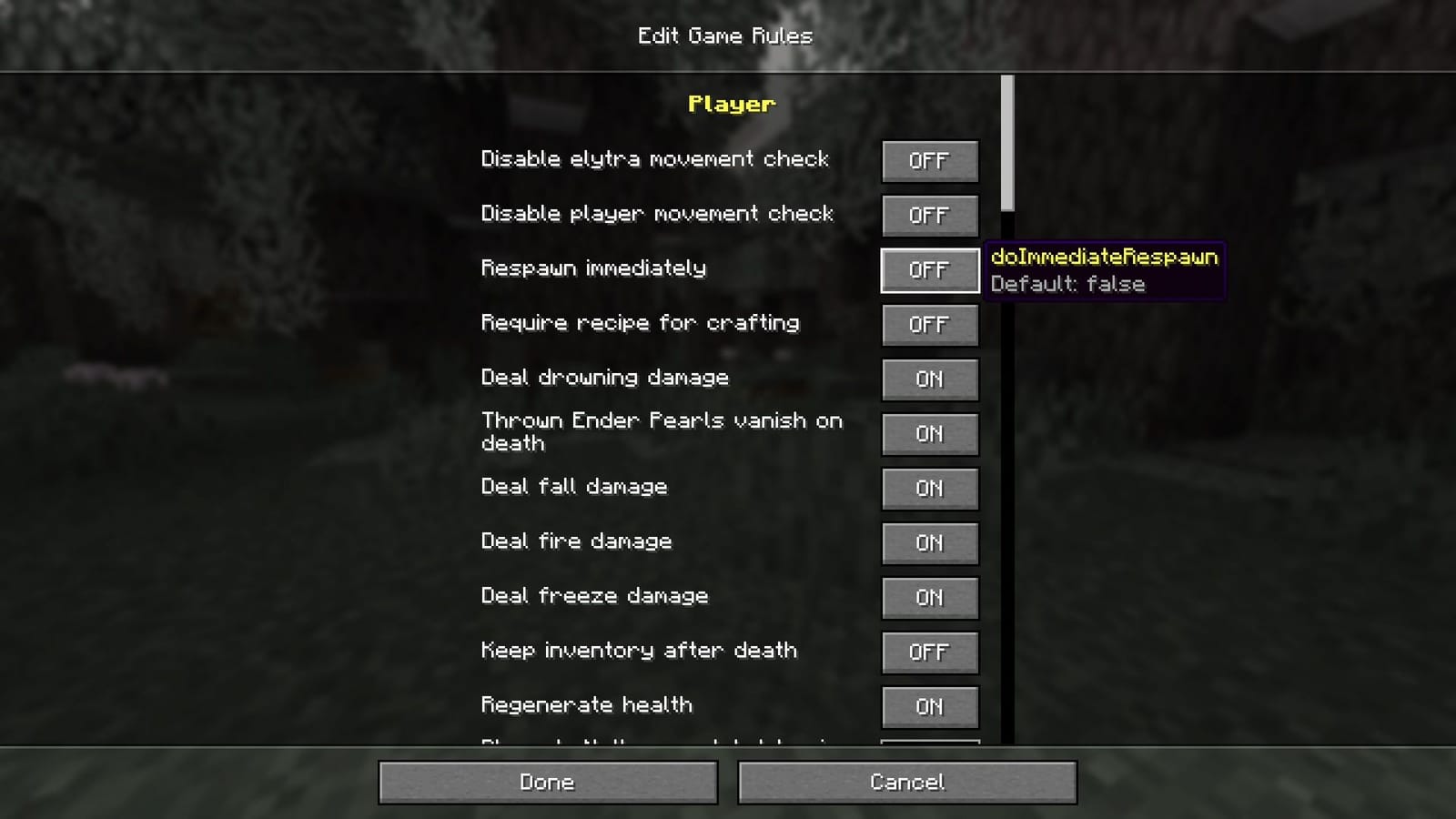This screenshot has height=819, width=1456.
Task: Enable Require recipe for crafting
Action: pyautogui.click(x=929, y=325)
